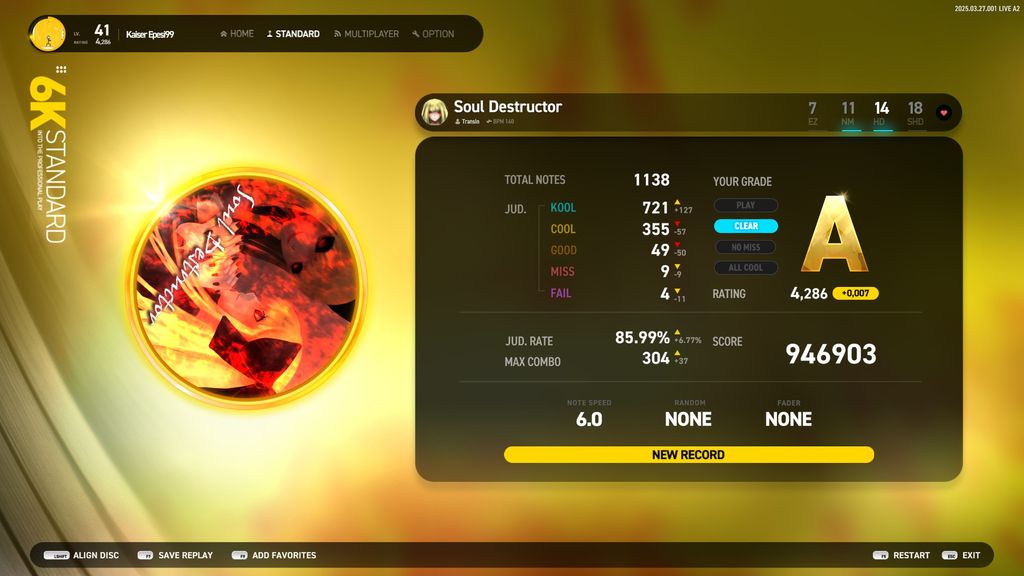The image size is (1024, 576).
Task: Click the player profile avatar
Action: (47, 34)
